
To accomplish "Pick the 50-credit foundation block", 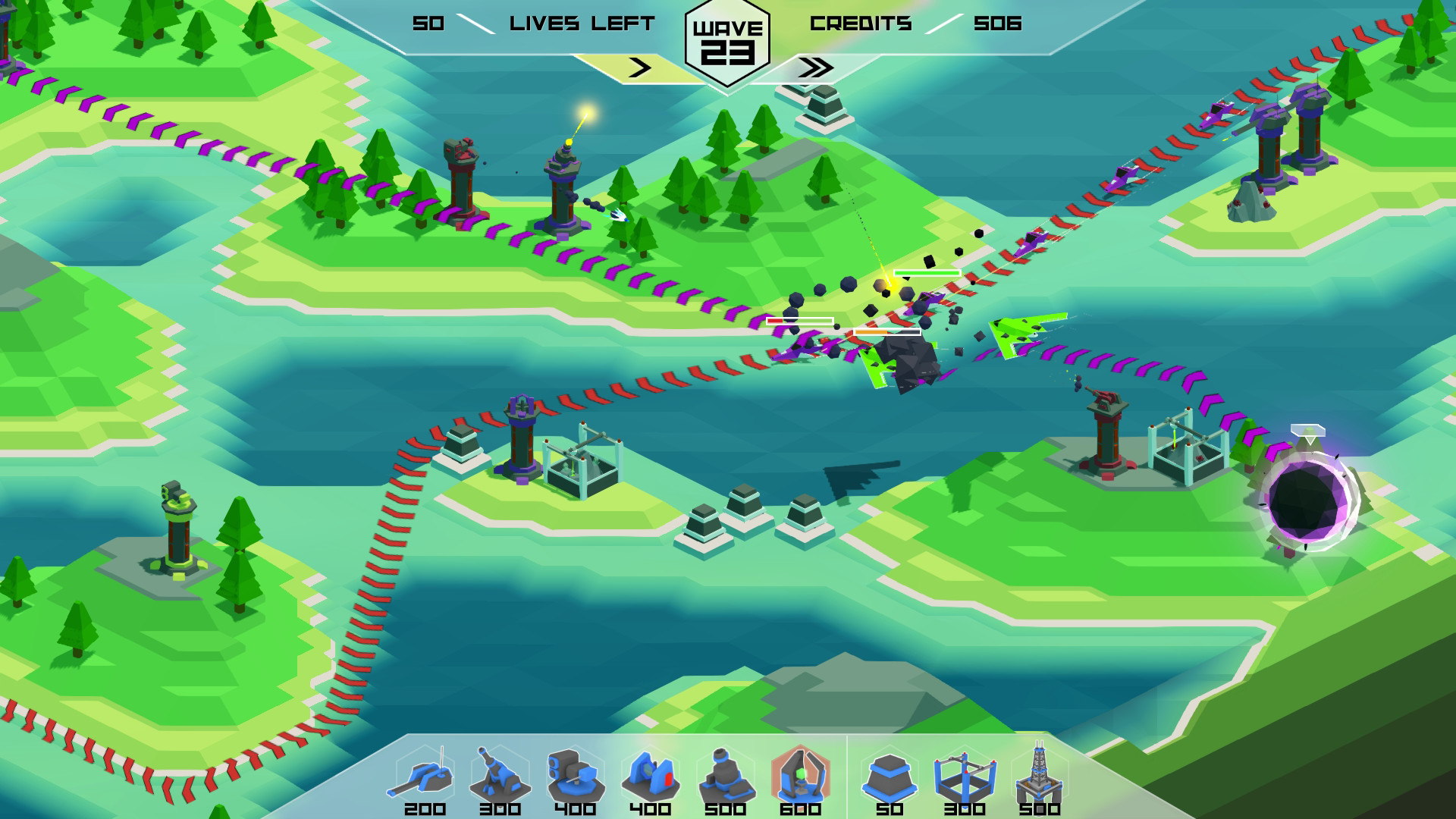I will click(x=890, y=777).
